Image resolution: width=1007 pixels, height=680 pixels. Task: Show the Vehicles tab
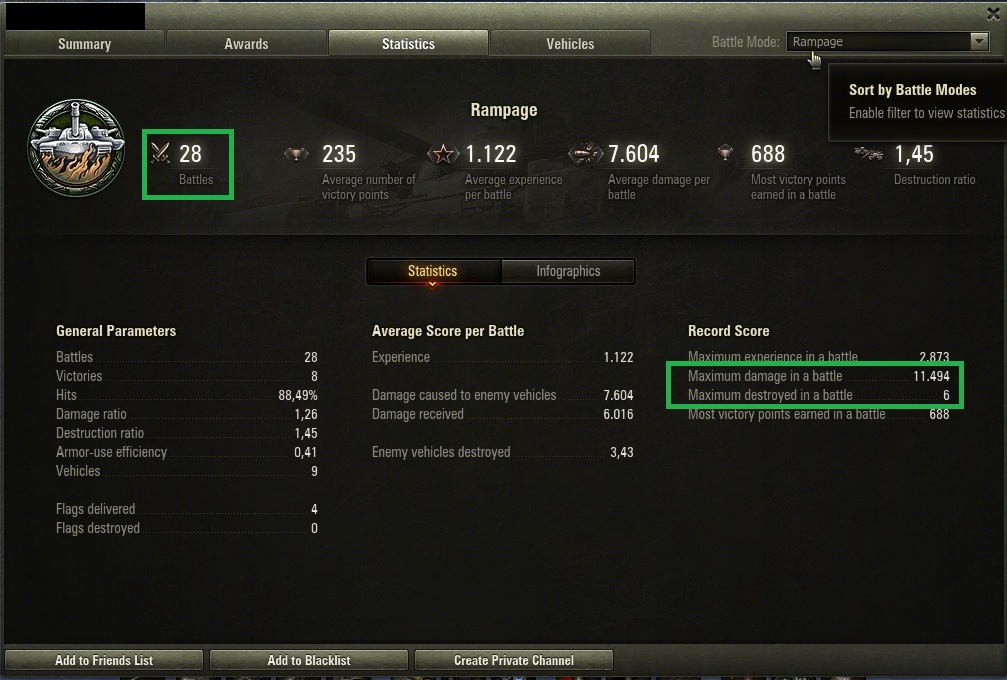coord(570,43)
